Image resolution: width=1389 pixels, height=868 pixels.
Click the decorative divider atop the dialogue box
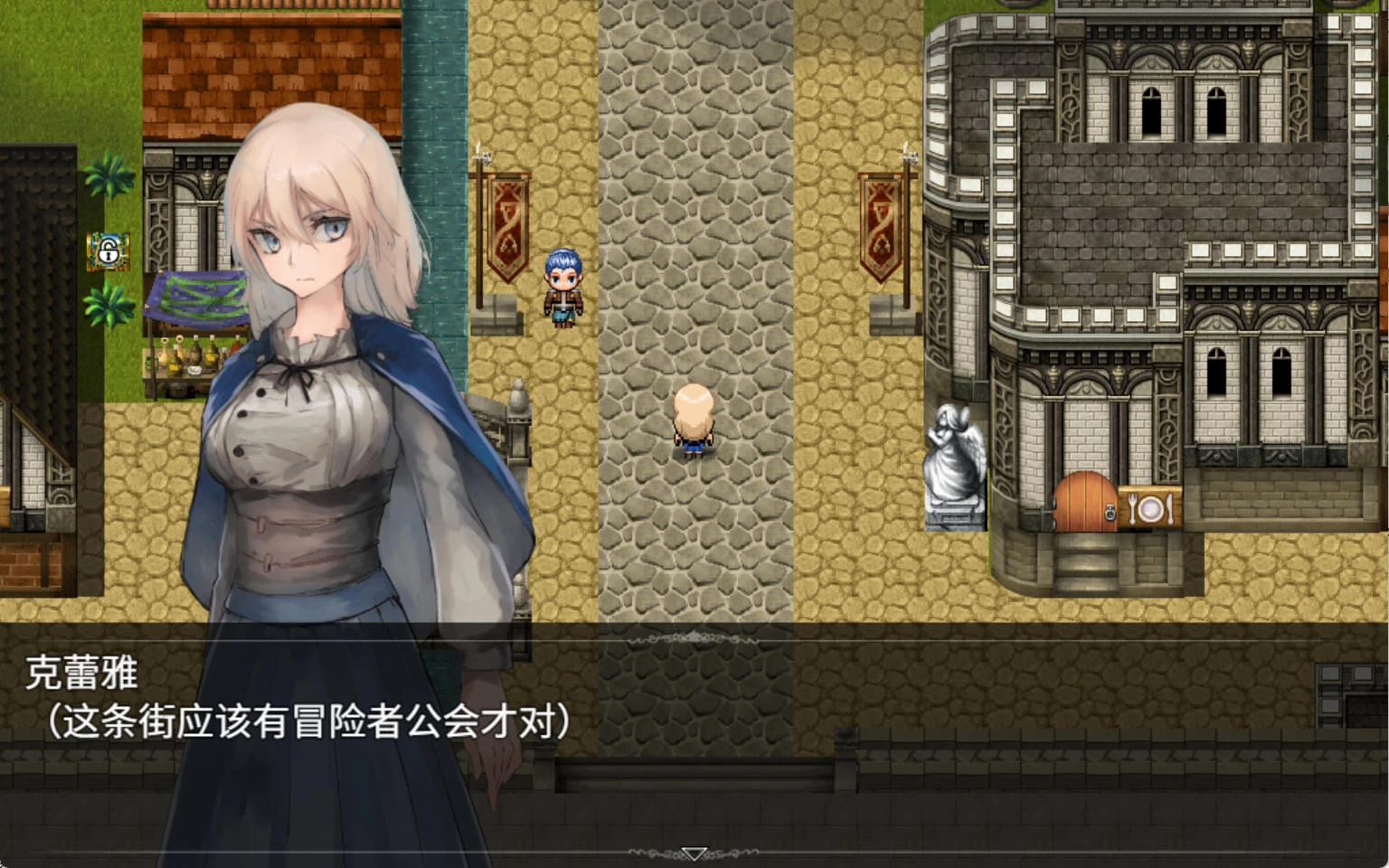point(693,636)
